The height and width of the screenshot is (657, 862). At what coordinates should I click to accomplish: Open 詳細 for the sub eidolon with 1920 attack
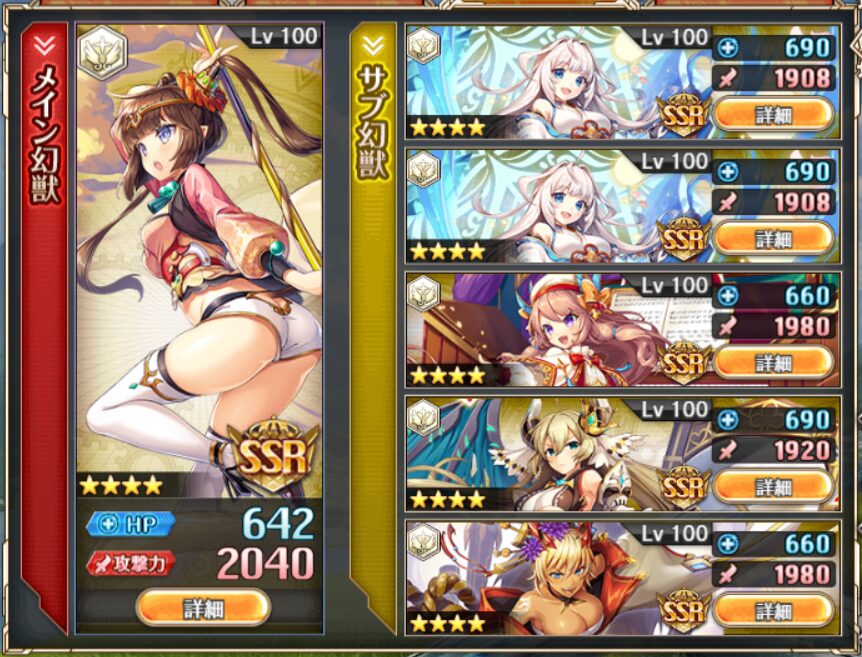point(773,486)
